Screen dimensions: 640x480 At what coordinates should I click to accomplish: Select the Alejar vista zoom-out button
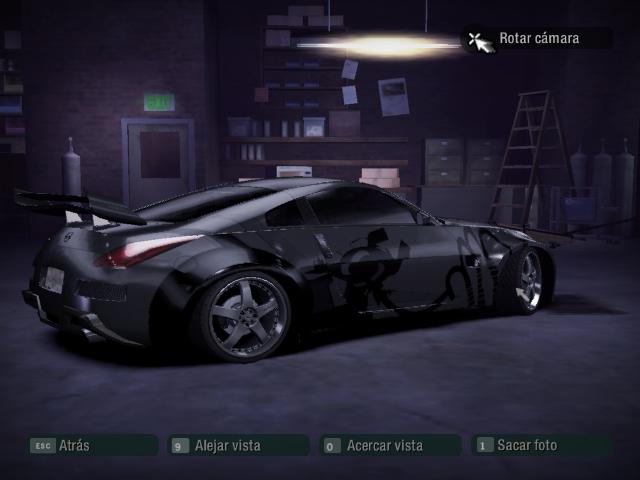tap(238, 445)
